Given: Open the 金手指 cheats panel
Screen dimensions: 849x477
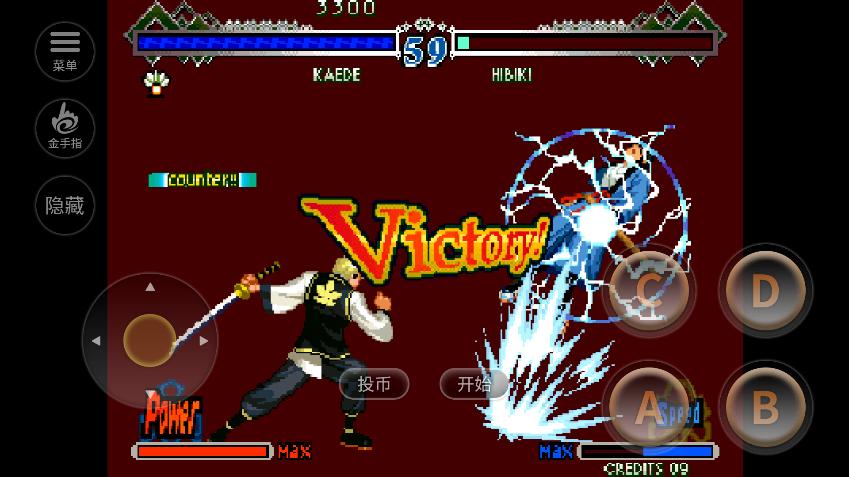Looking at the screenshot, I should 65,128.
